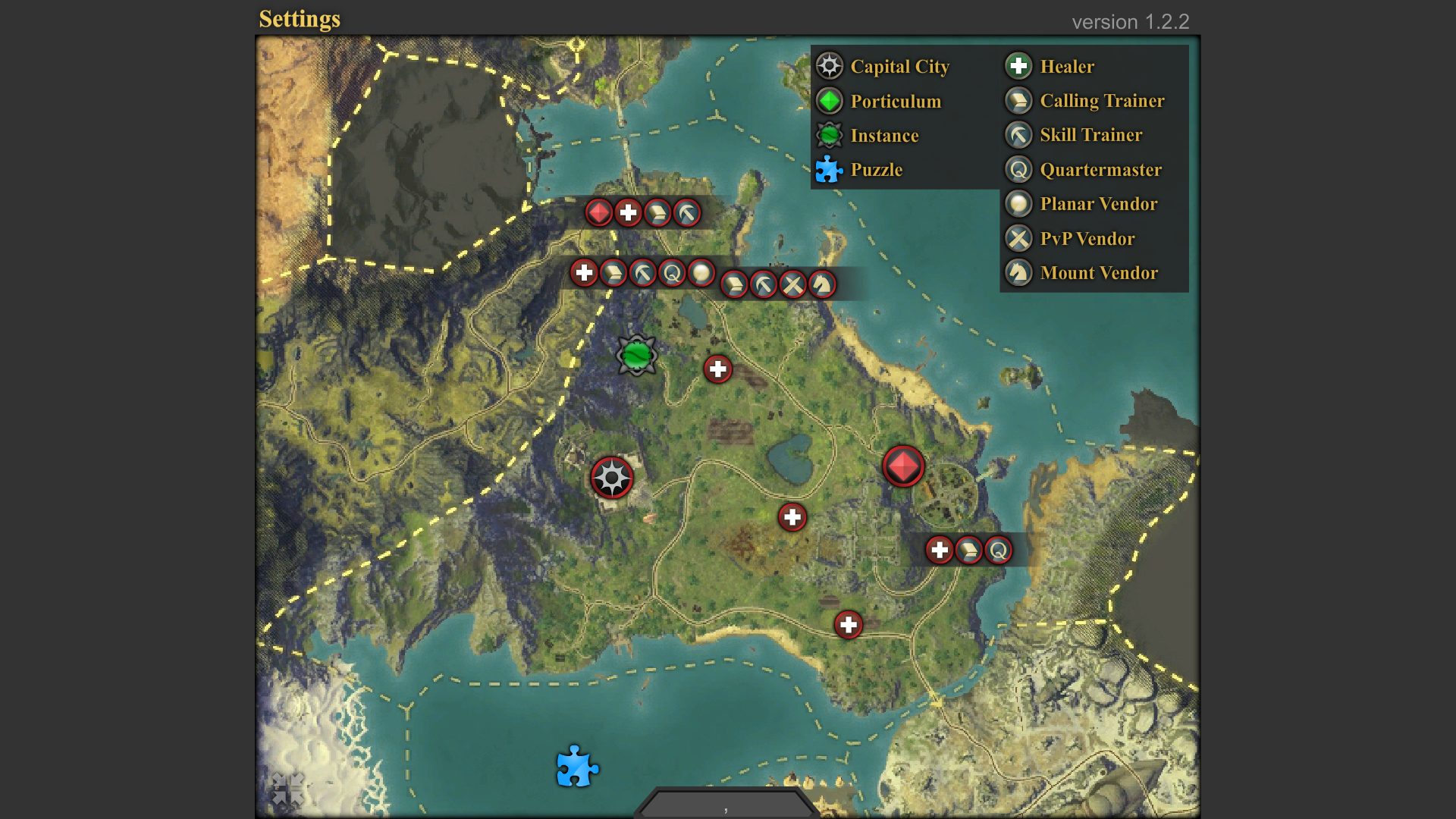Toggle Puzzle markers in the legend
This screenshot has height=819, width=1456.
click(877, 170)
